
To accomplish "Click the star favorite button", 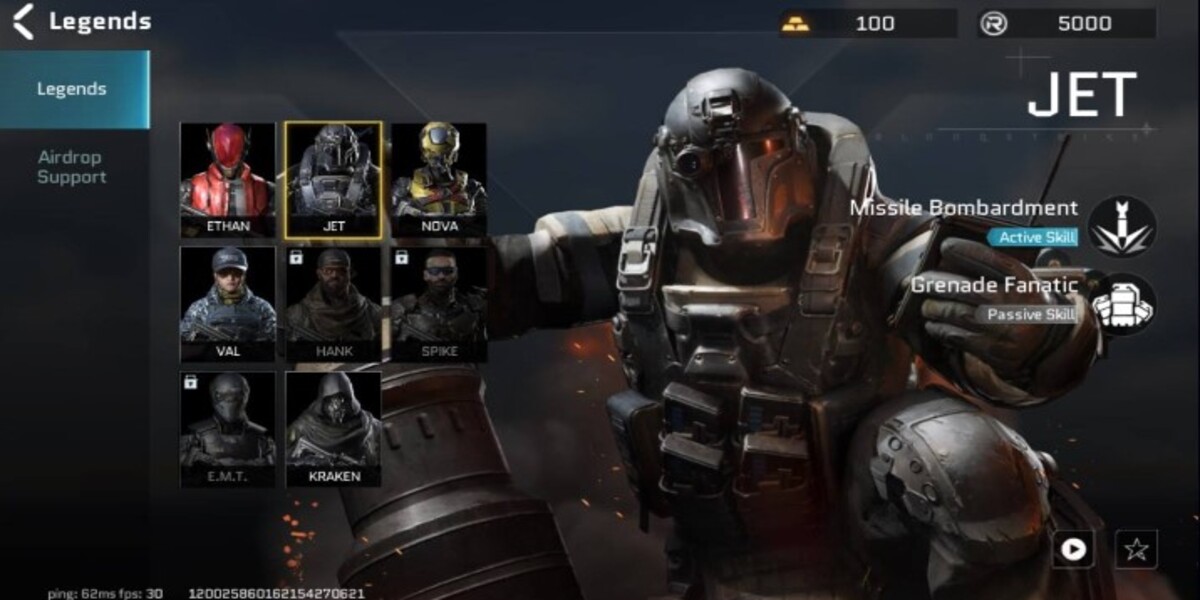I will pyautogui.click(x=1136, y=549).
